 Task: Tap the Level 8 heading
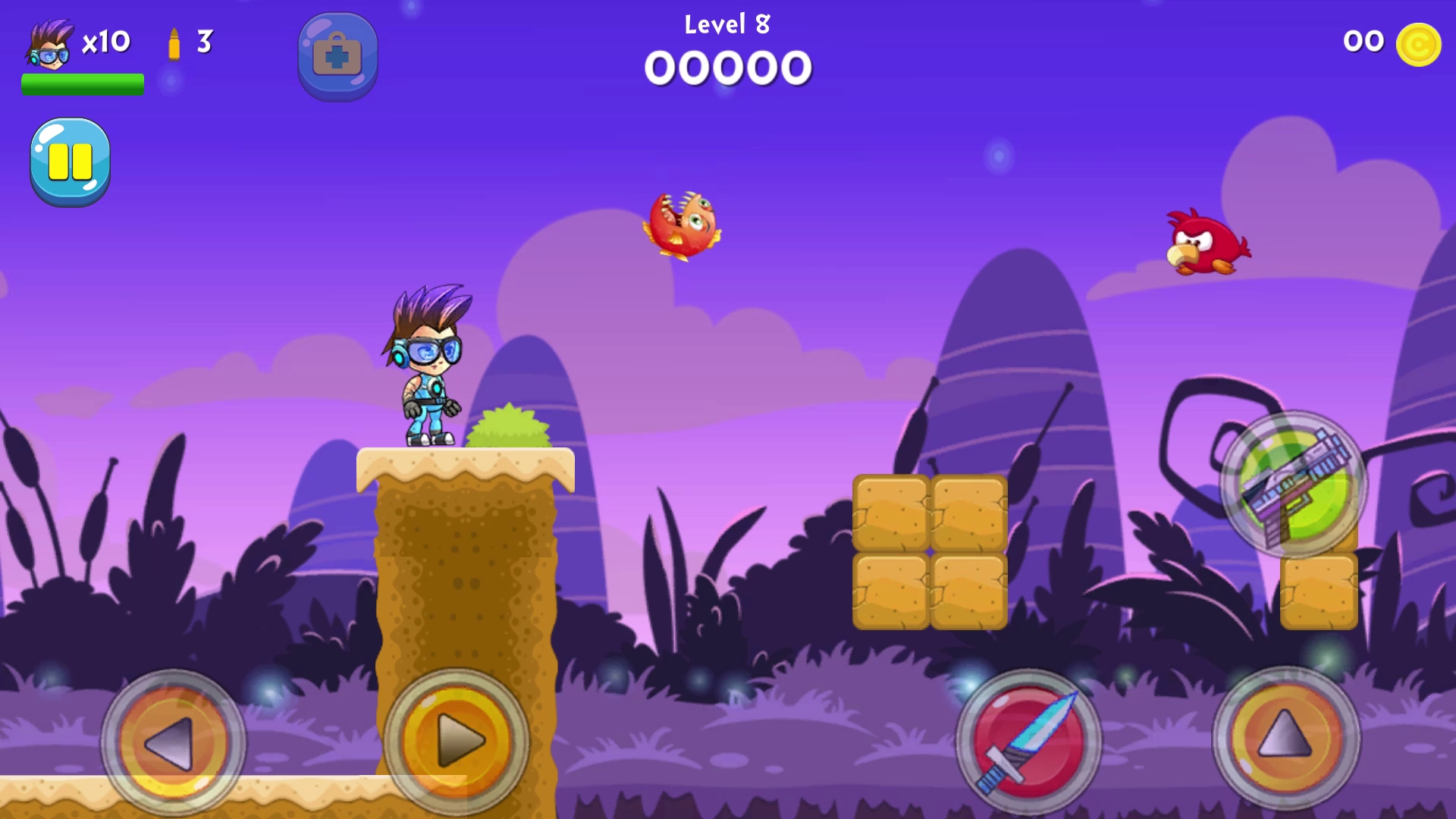click(x=726, y=23)
